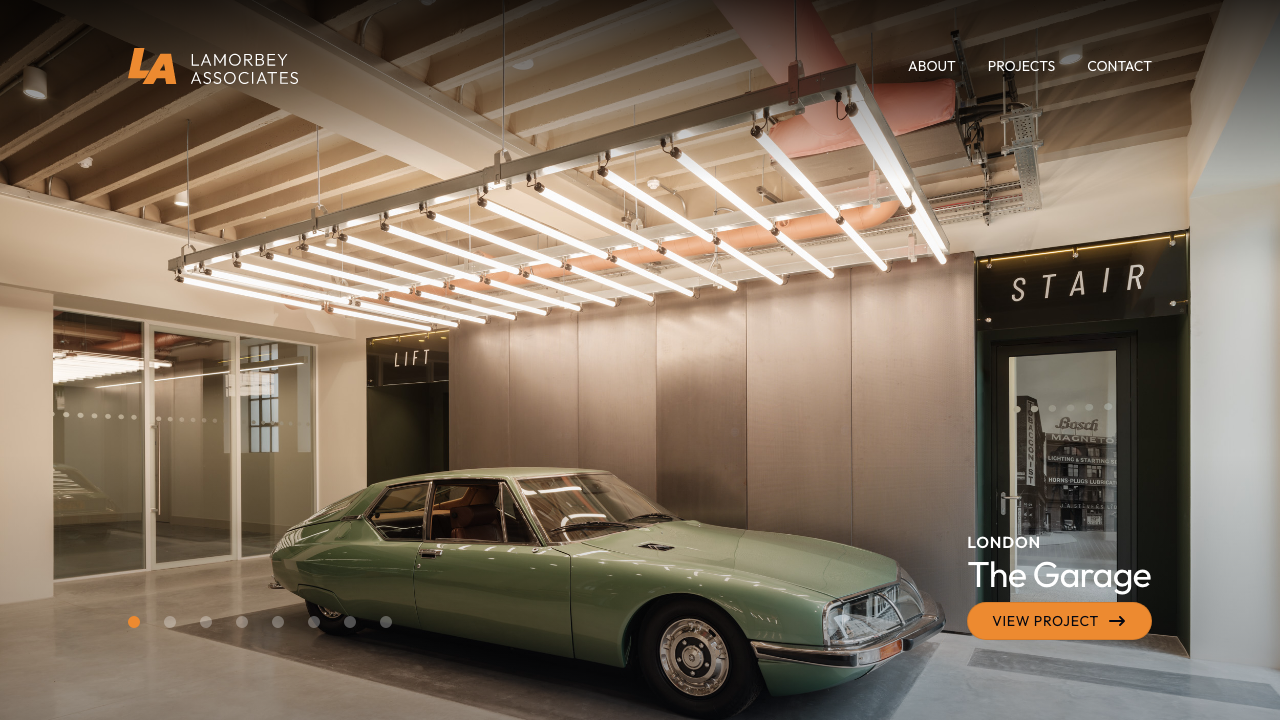1280x720 pixels.
Task: Open the About page
Action: click(931, 66)
